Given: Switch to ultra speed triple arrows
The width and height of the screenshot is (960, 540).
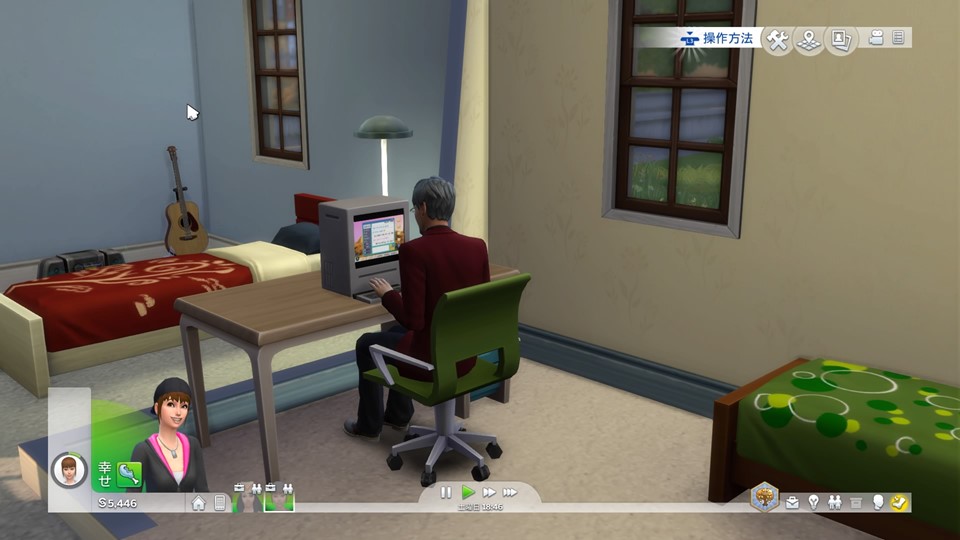Looking at the screenshot, I should point(510,492).
